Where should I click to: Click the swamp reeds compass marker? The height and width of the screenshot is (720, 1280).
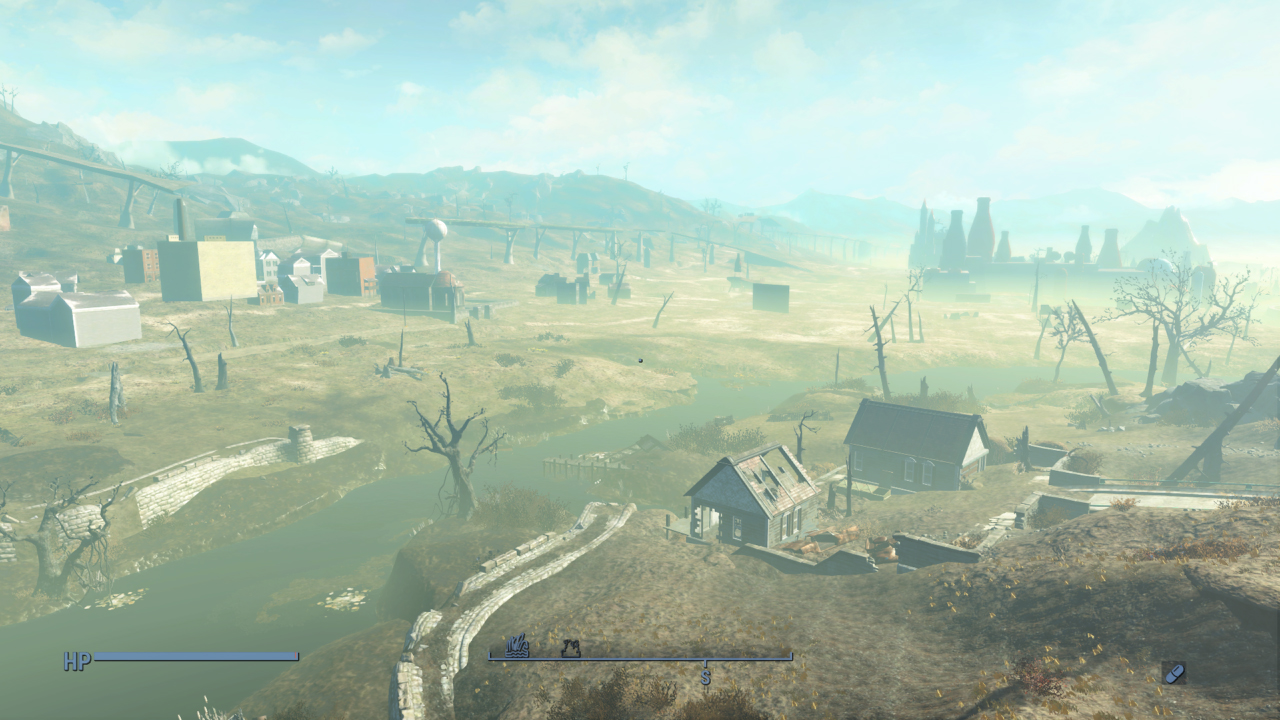coord(517,648)
